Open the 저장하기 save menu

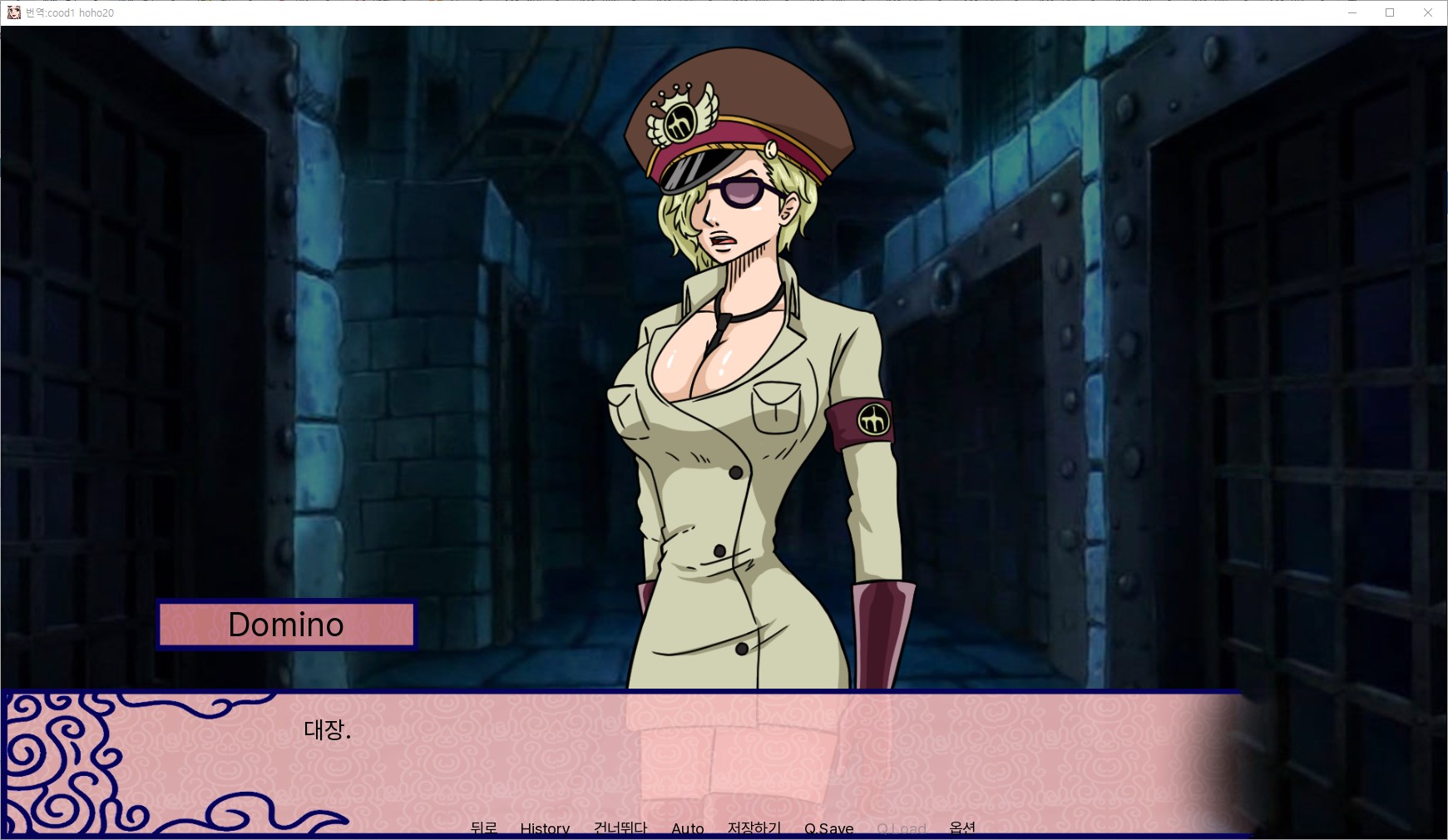click(754, 828)
